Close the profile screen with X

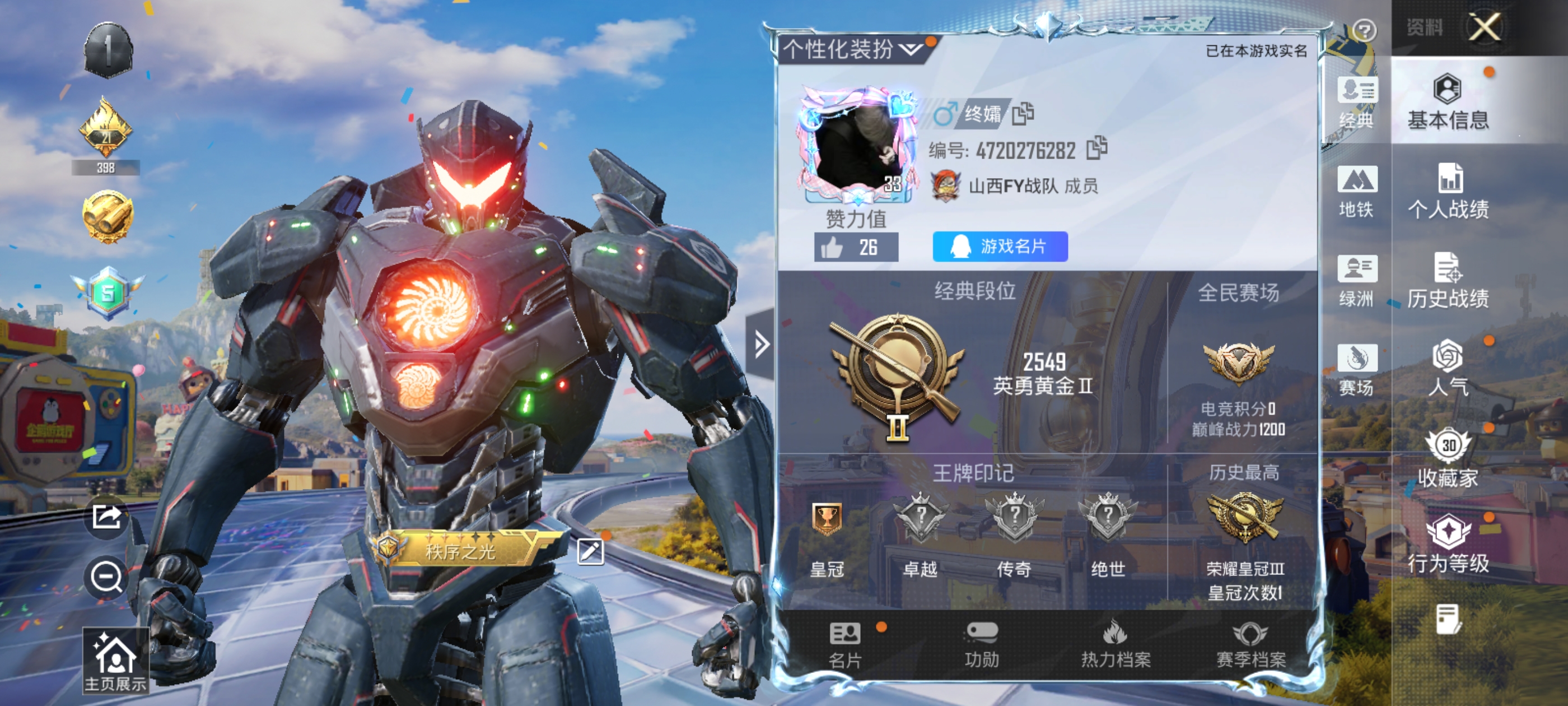click(x=1484, y=27)
